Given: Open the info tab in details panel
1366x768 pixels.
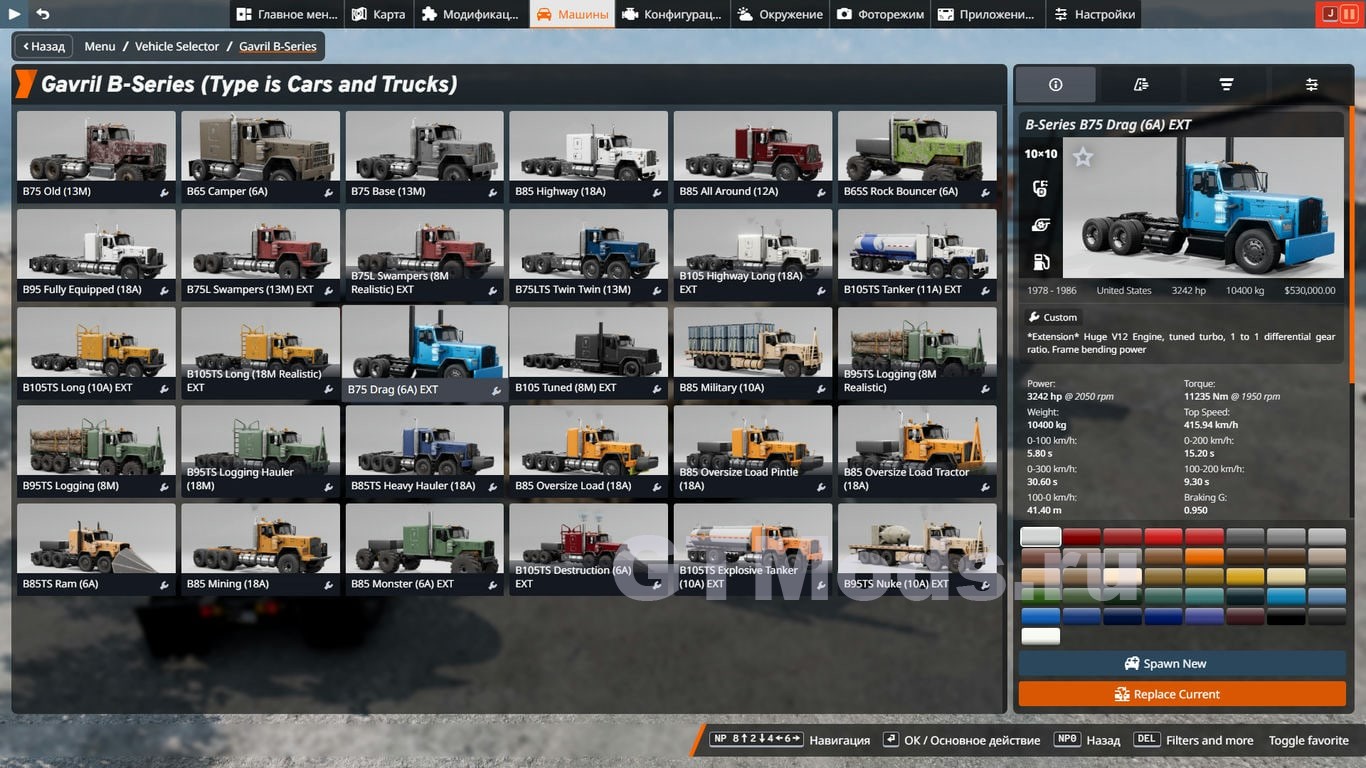Looking at the screenshot, I should pos(1055,85).
